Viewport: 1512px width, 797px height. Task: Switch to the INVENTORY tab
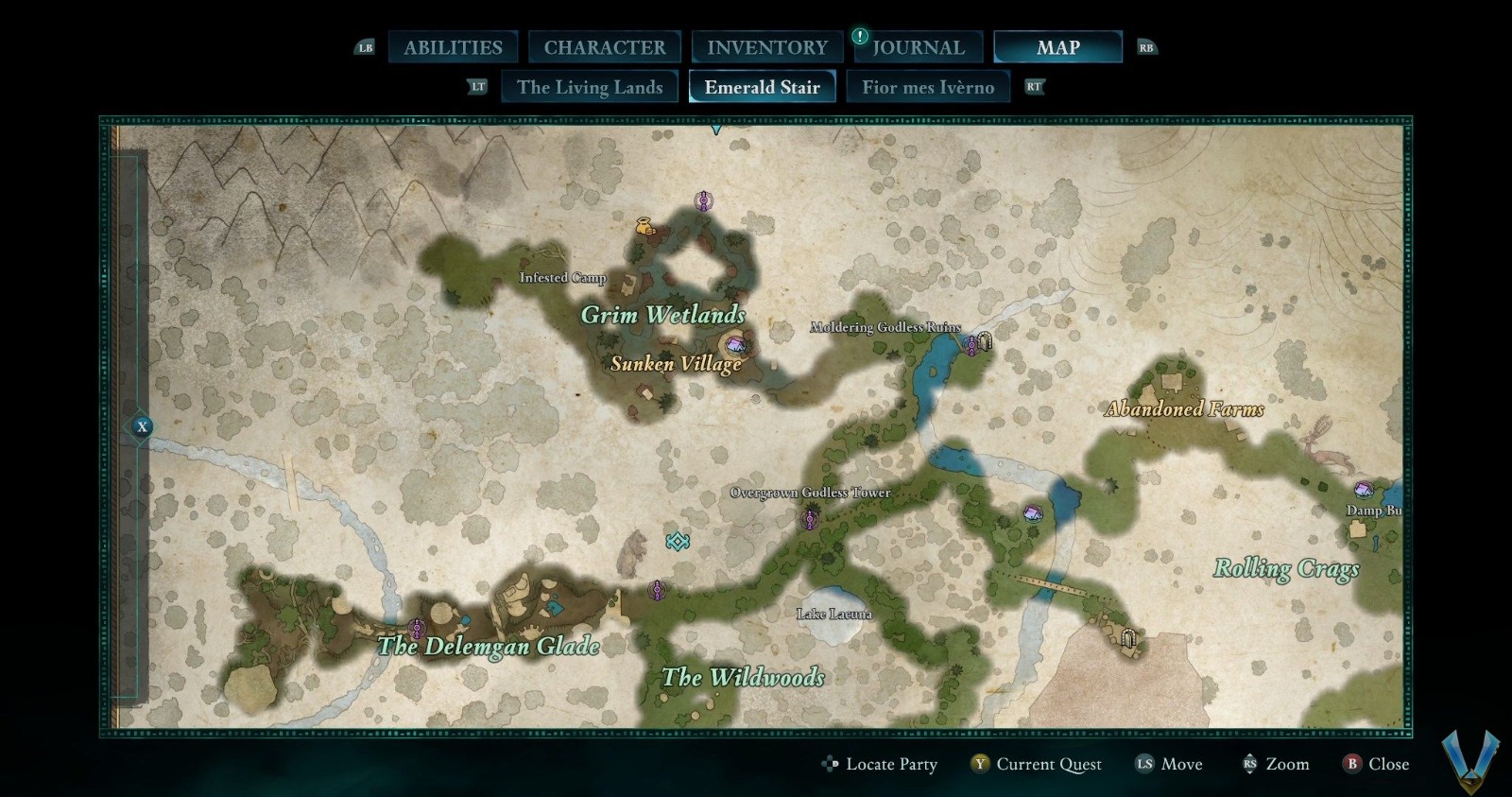pos(766,45)
